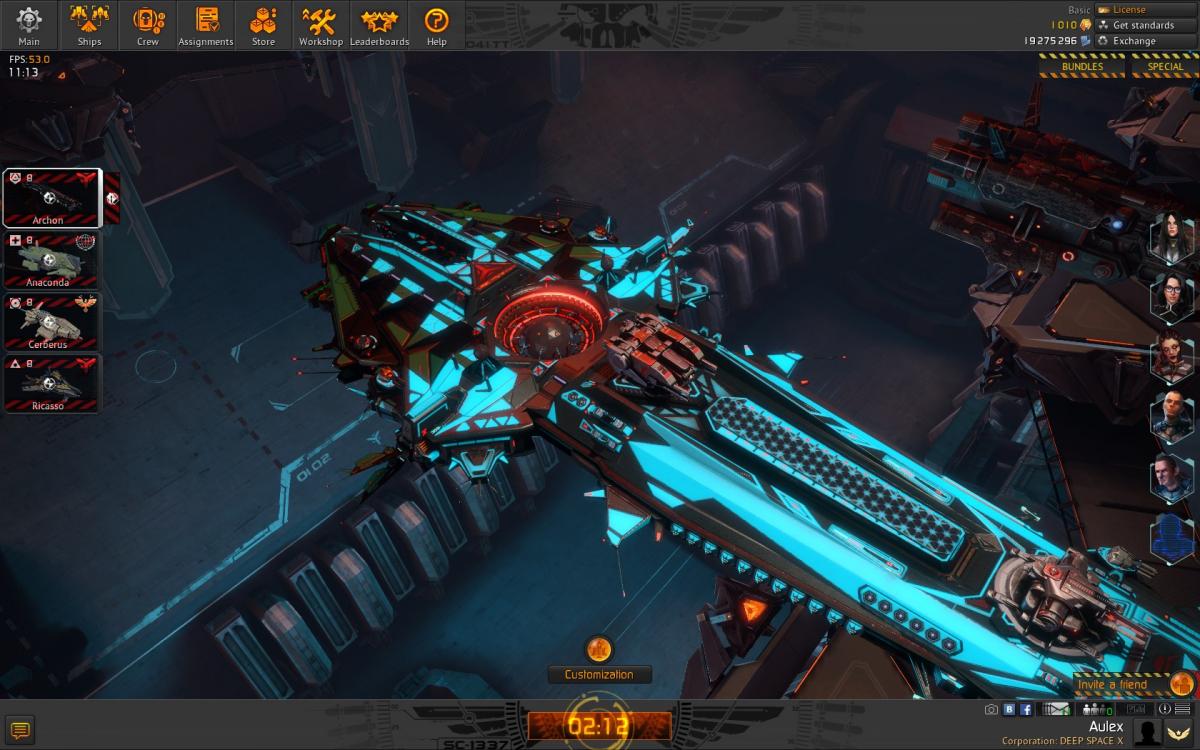View the Leaderboards

pyautogui.click(x=379, y=25)
